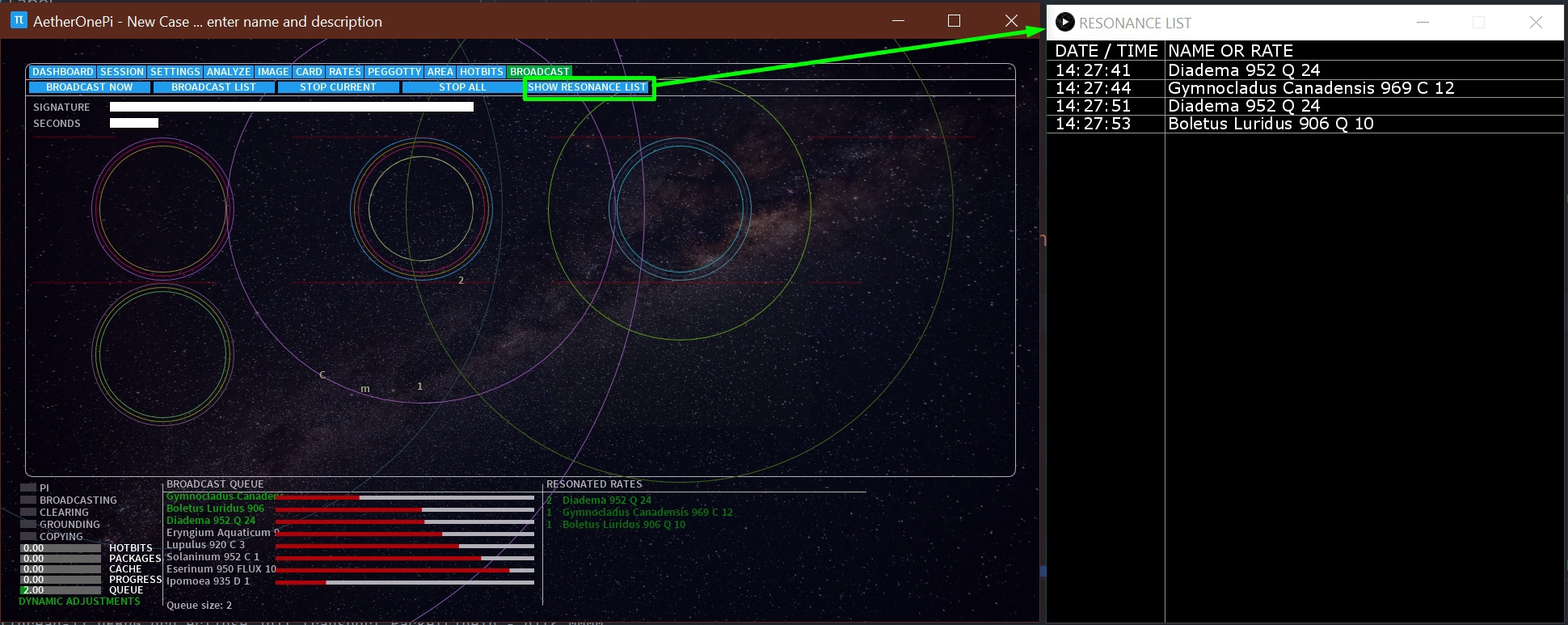Screen dimensions: 1568x625
Task: Toggle the GROUNDING status indicator
Action: tap(27, 524)
